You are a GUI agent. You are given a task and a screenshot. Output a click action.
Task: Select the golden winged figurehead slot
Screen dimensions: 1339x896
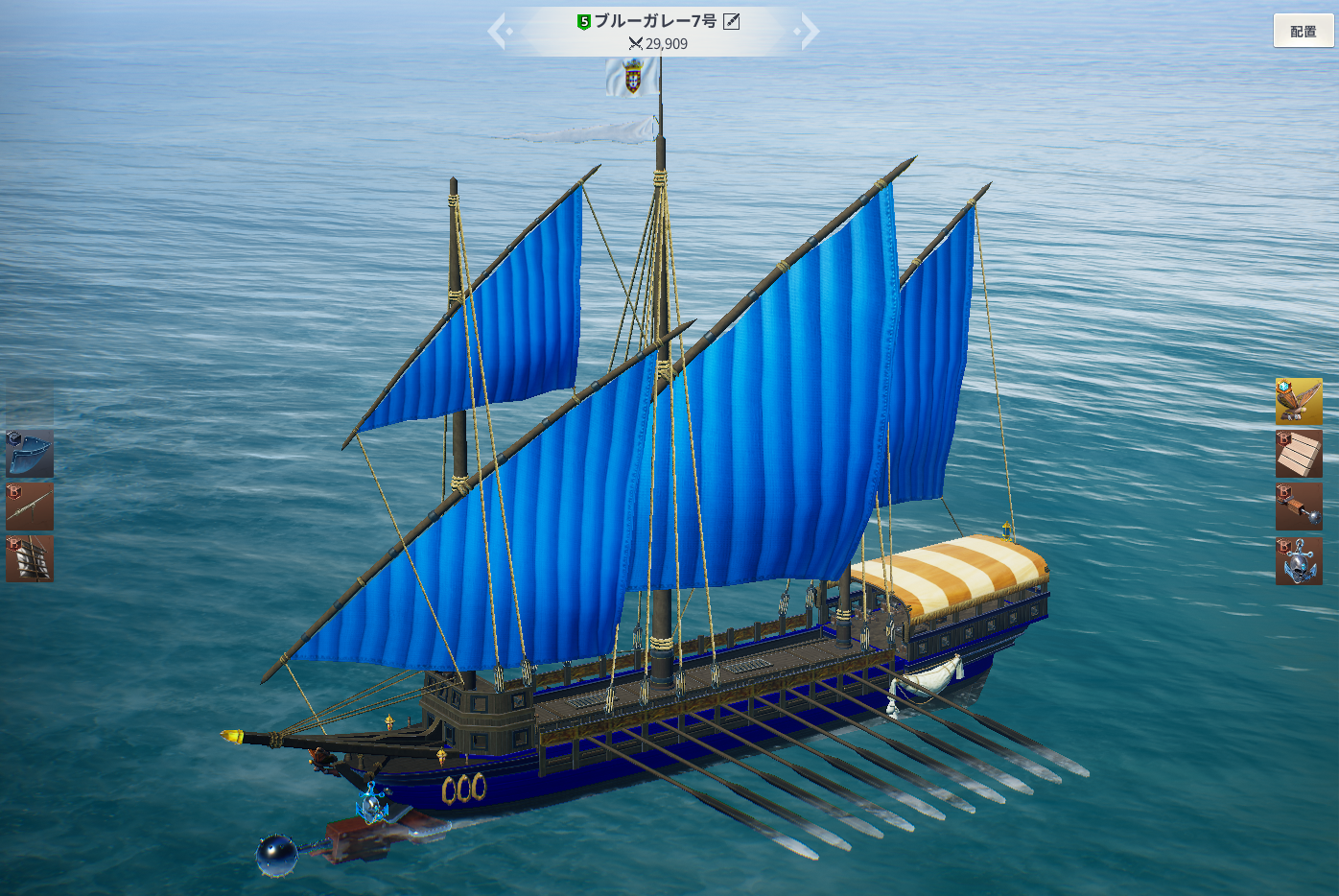[x=1299, y=401]
